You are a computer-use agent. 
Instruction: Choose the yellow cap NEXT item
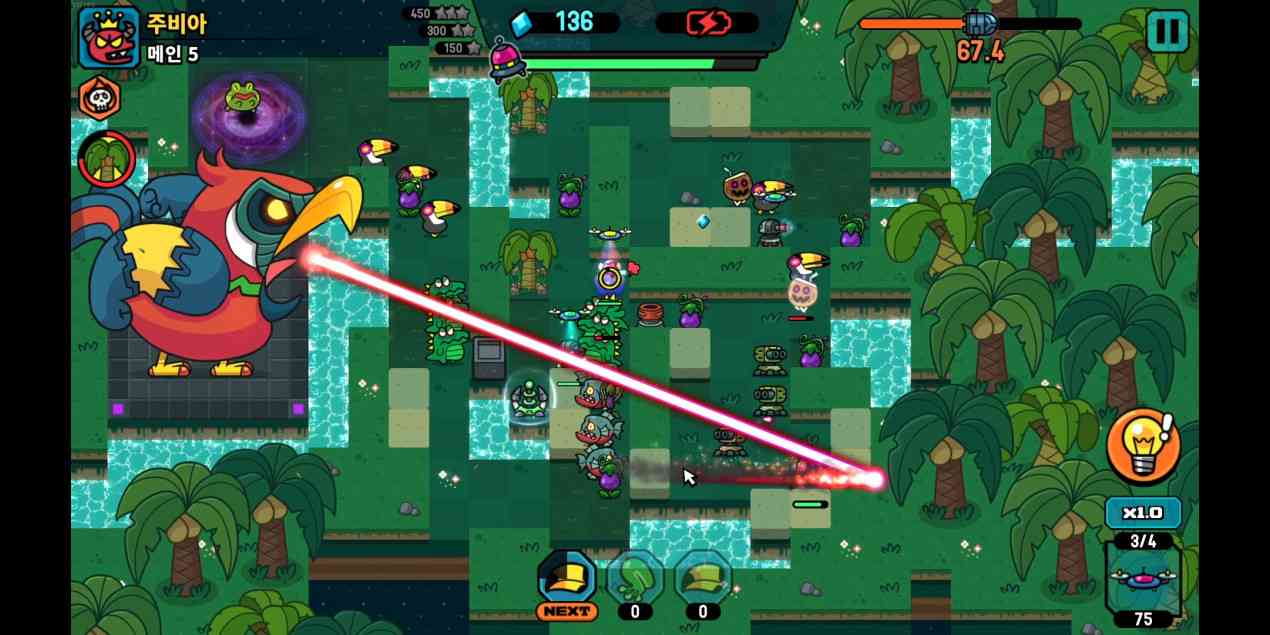(567, 580)
